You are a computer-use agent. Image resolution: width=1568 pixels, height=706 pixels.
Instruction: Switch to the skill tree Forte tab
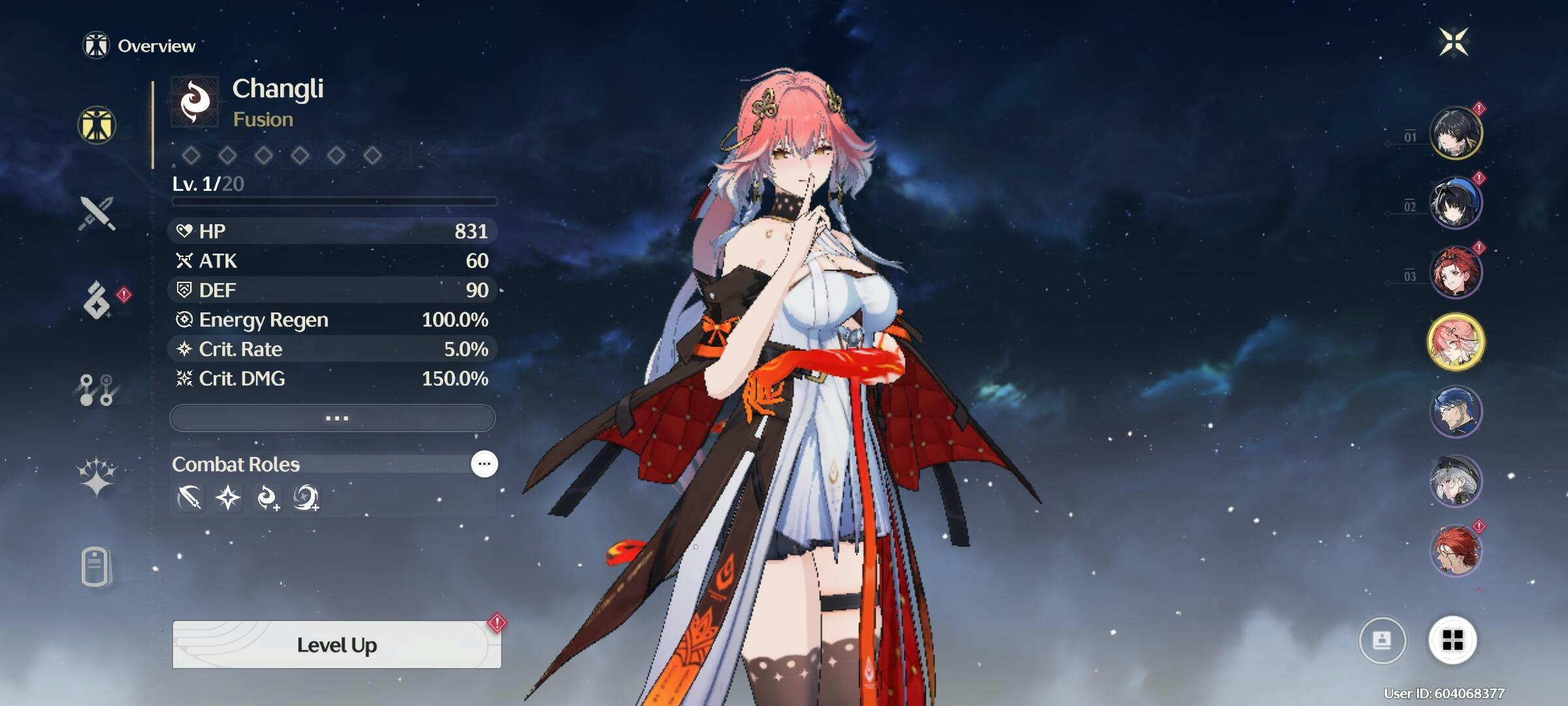pos(97,390)
